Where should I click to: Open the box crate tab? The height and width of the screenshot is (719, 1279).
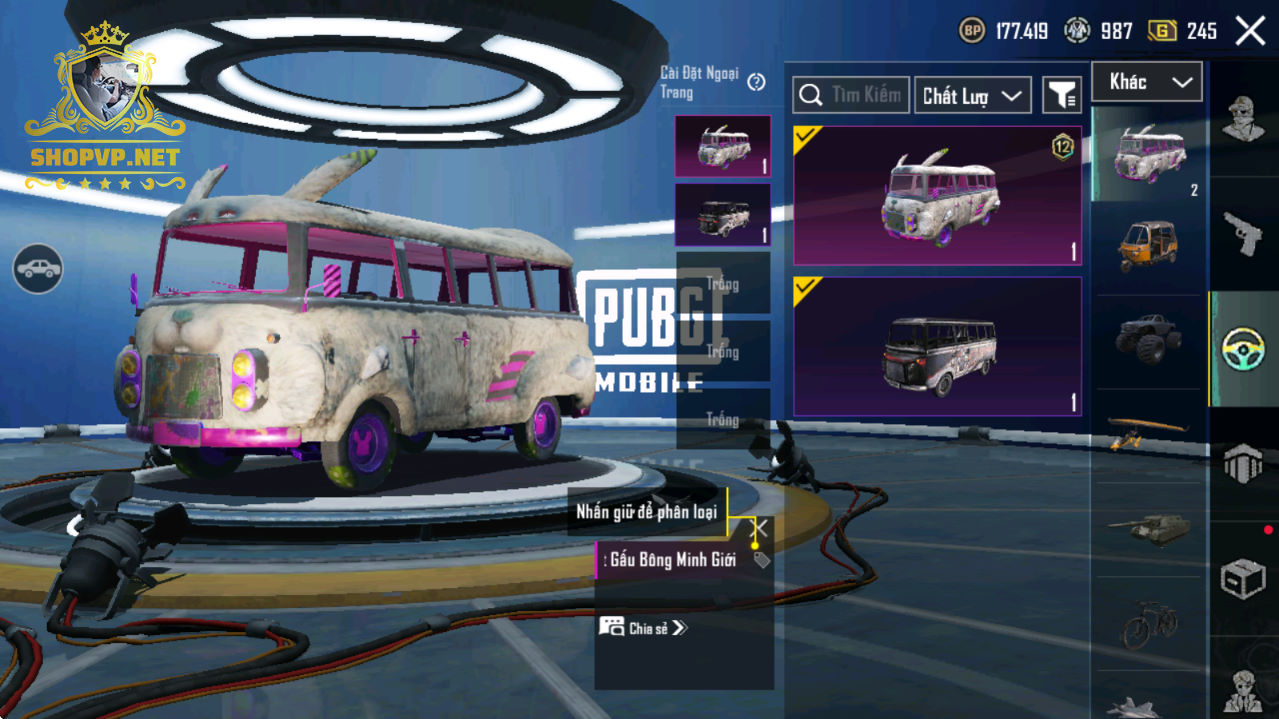click(x=1243, y=578)
